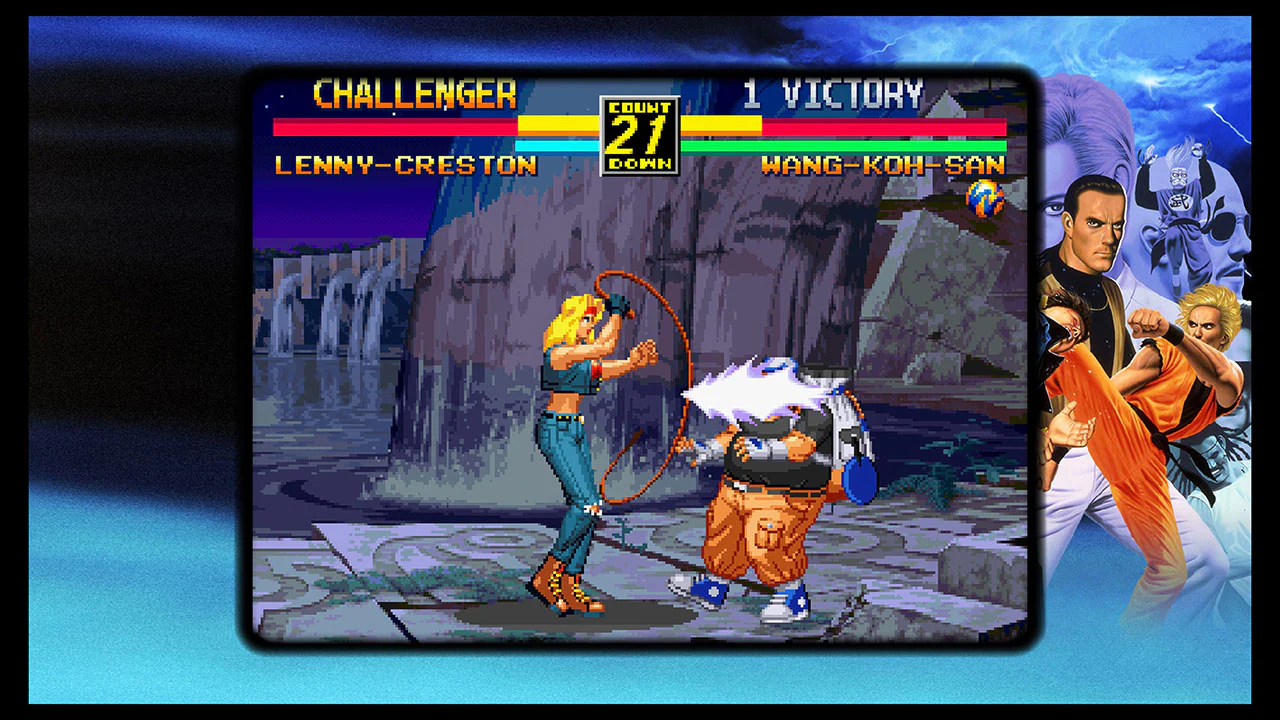Open the LENNY-CRESTON name label

coord(406,166)
